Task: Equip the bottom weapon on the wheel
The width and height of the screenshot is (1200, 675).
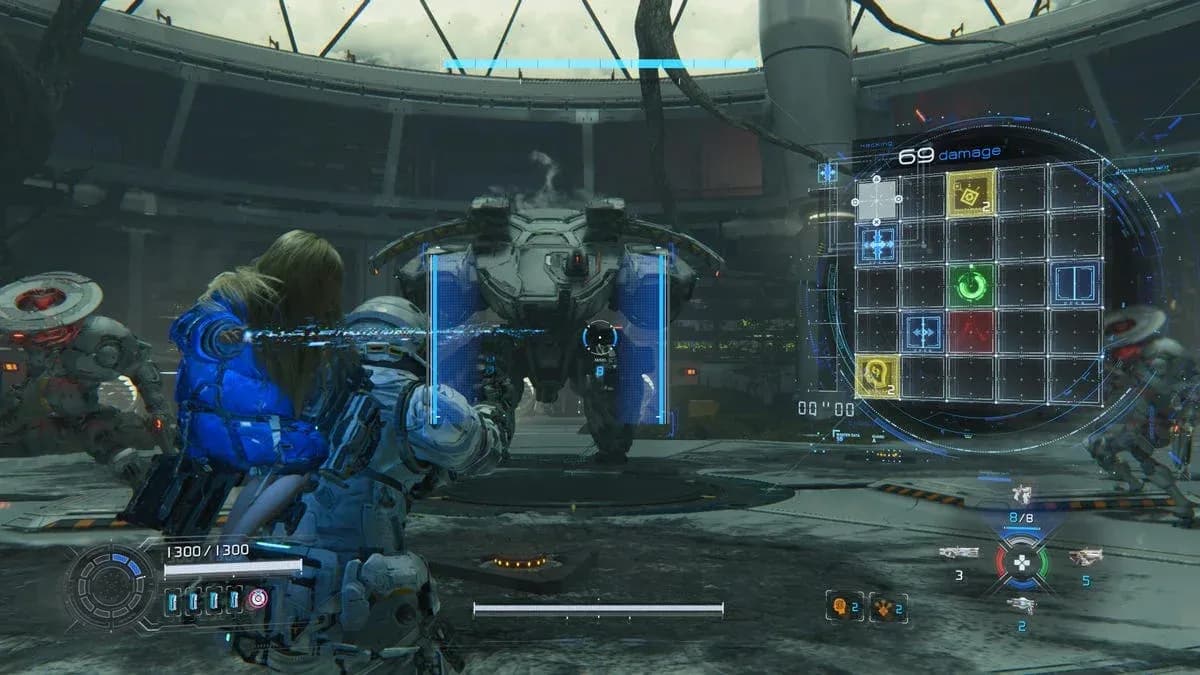Action: pos(1021,605)
